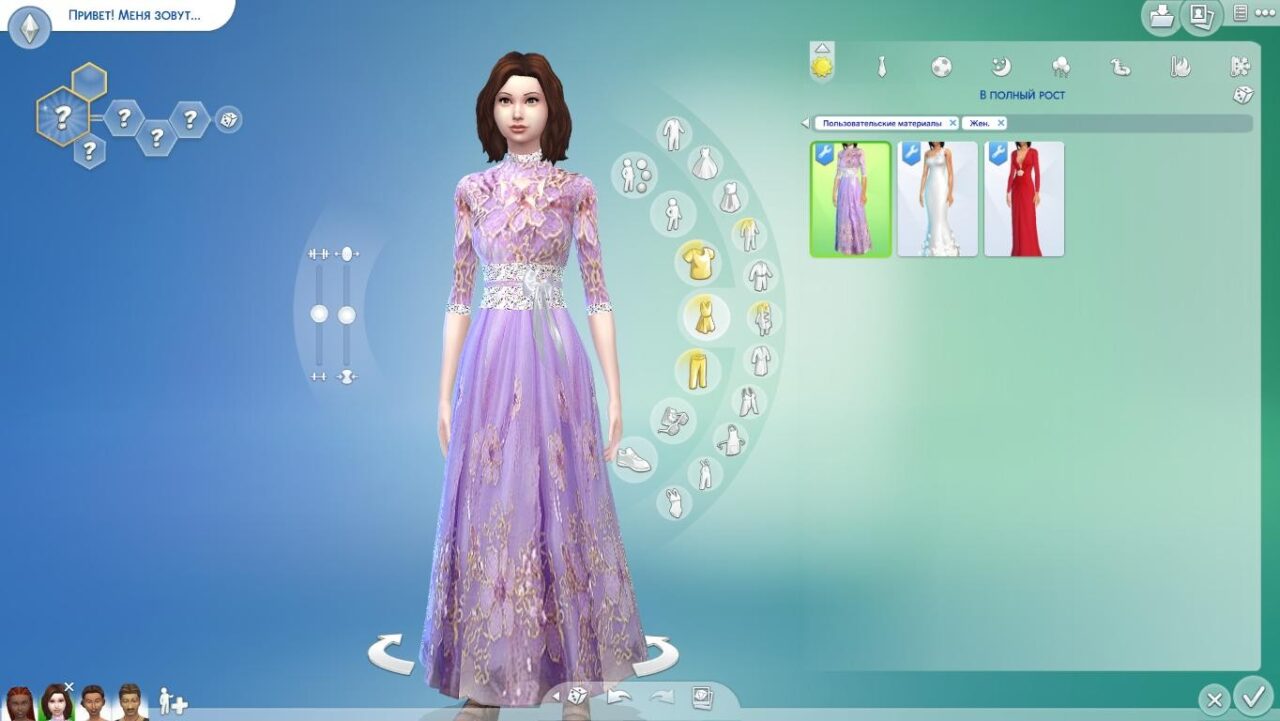The image size is (1280, 721).
Task: Click the "Привет! Меня зовут..." name field
Action: tap(134, 16)
